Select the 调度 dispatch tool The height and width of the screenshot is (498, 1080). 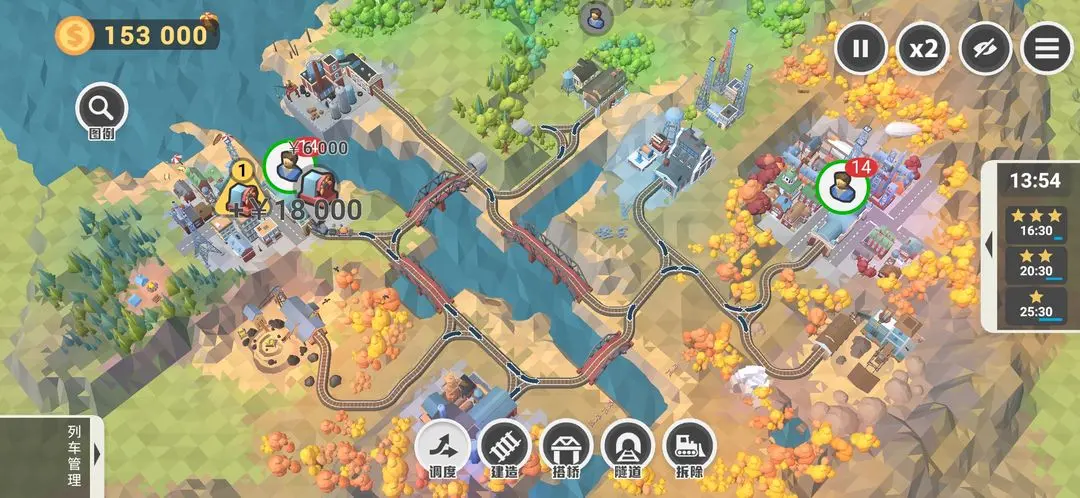point(441,445)
